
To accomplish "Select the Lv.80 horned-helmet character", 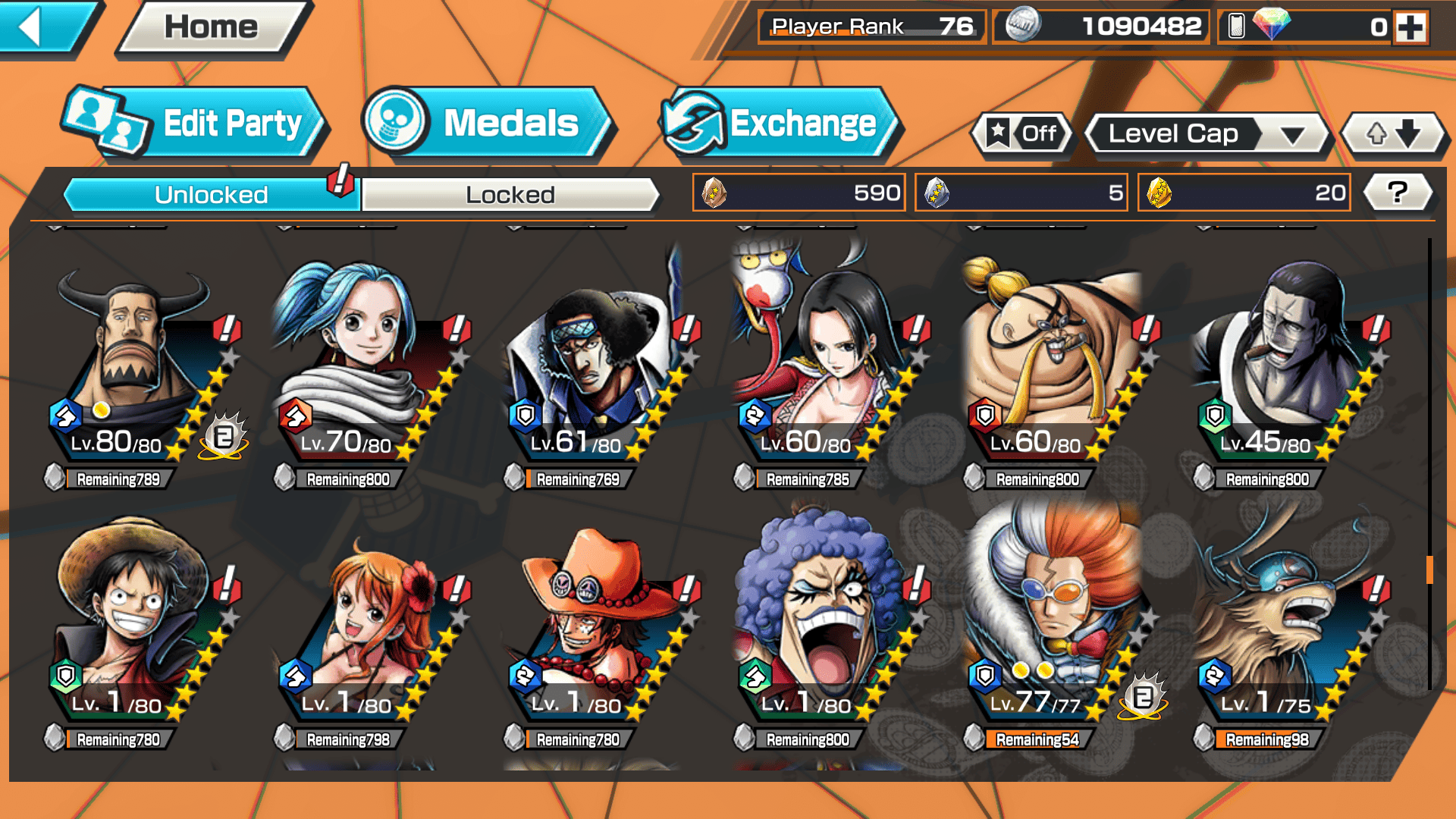I will click(136, 364).
